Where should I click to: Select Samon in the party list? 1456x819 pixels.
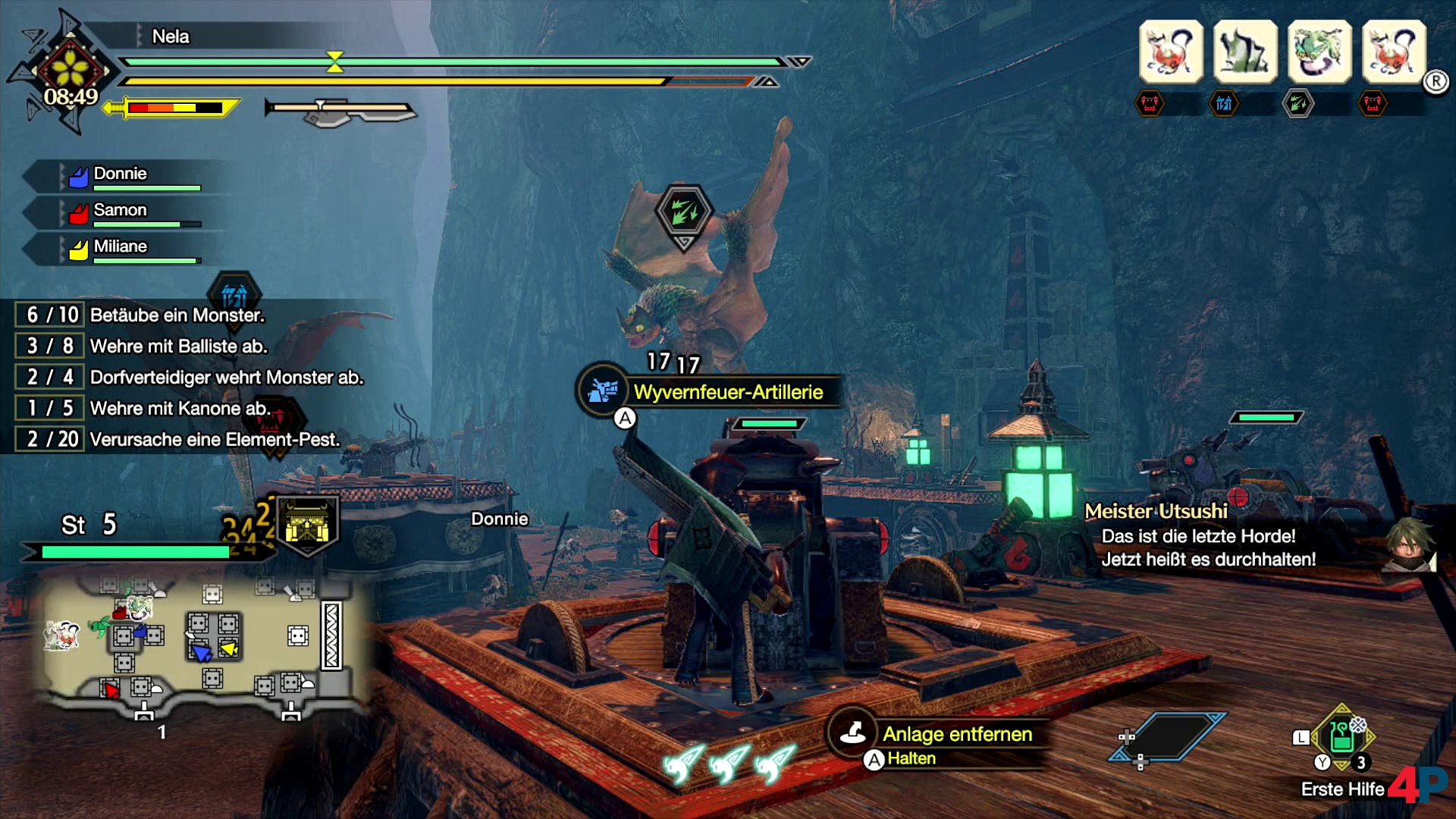pos(120,211)
